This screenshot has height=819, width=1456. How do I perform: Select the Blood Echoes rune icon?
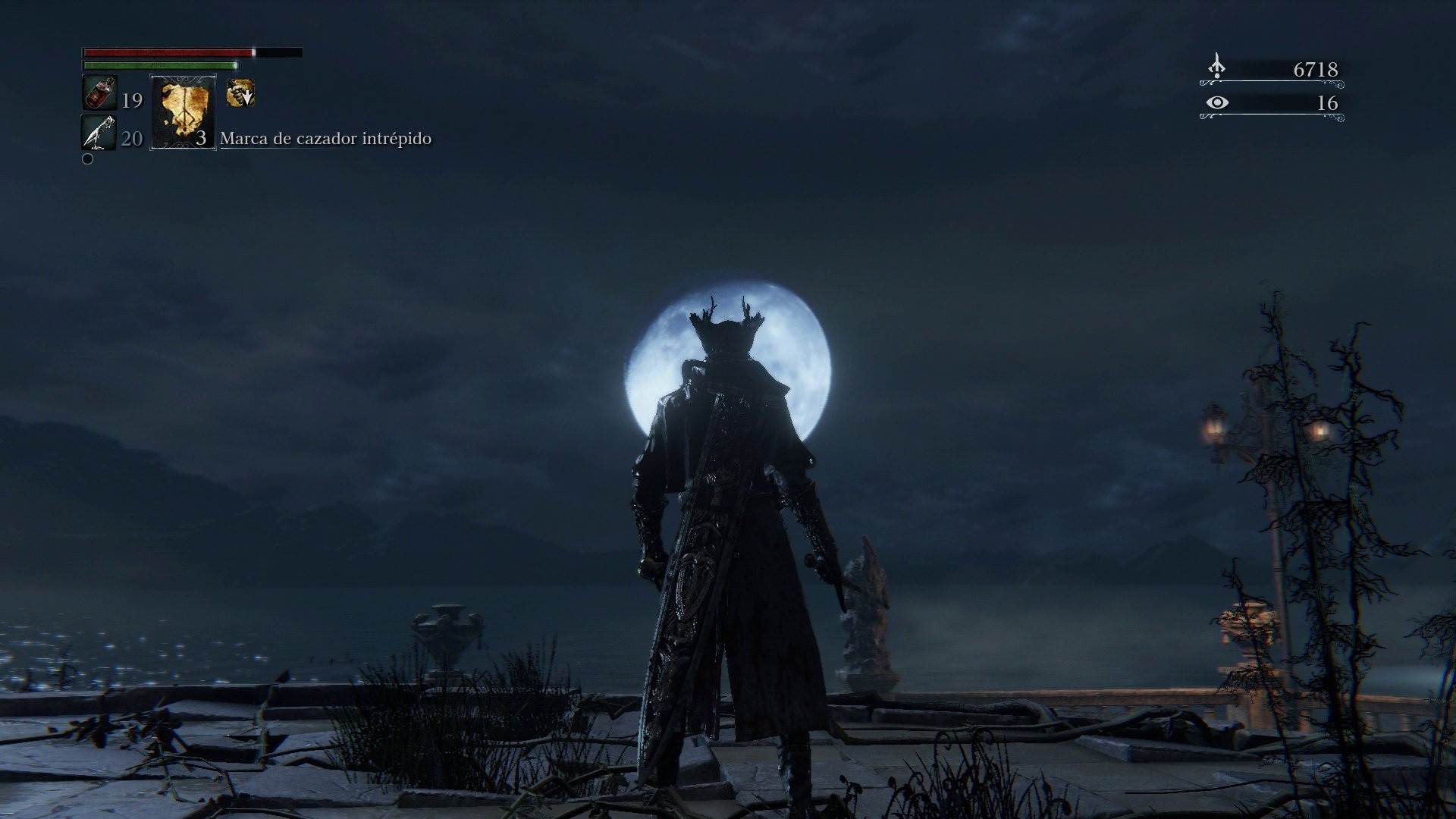pyautogui.click(x=1217, y=67)
